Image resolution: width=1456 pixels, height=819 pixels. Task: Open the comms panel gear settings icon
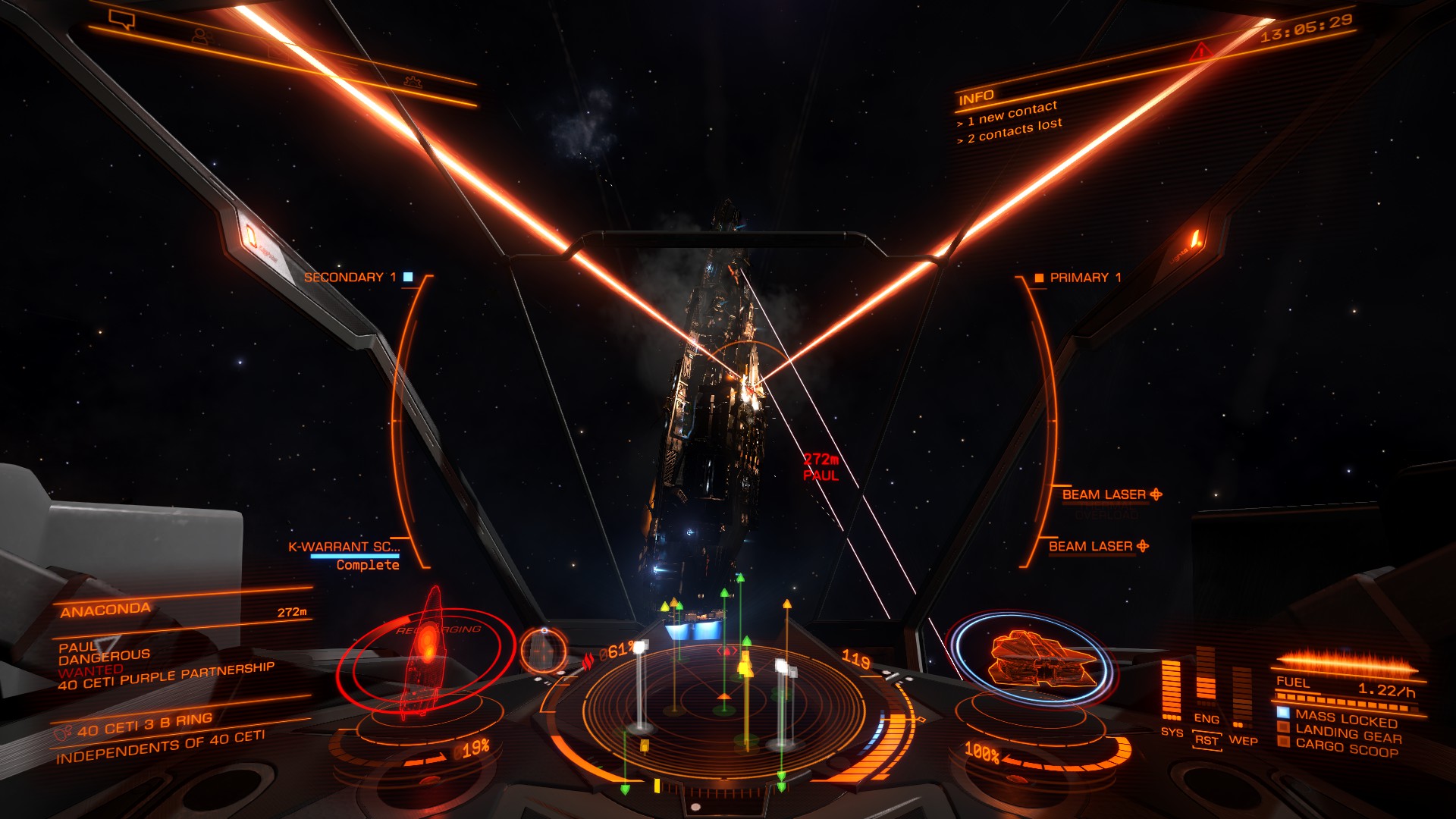(413, 81)
